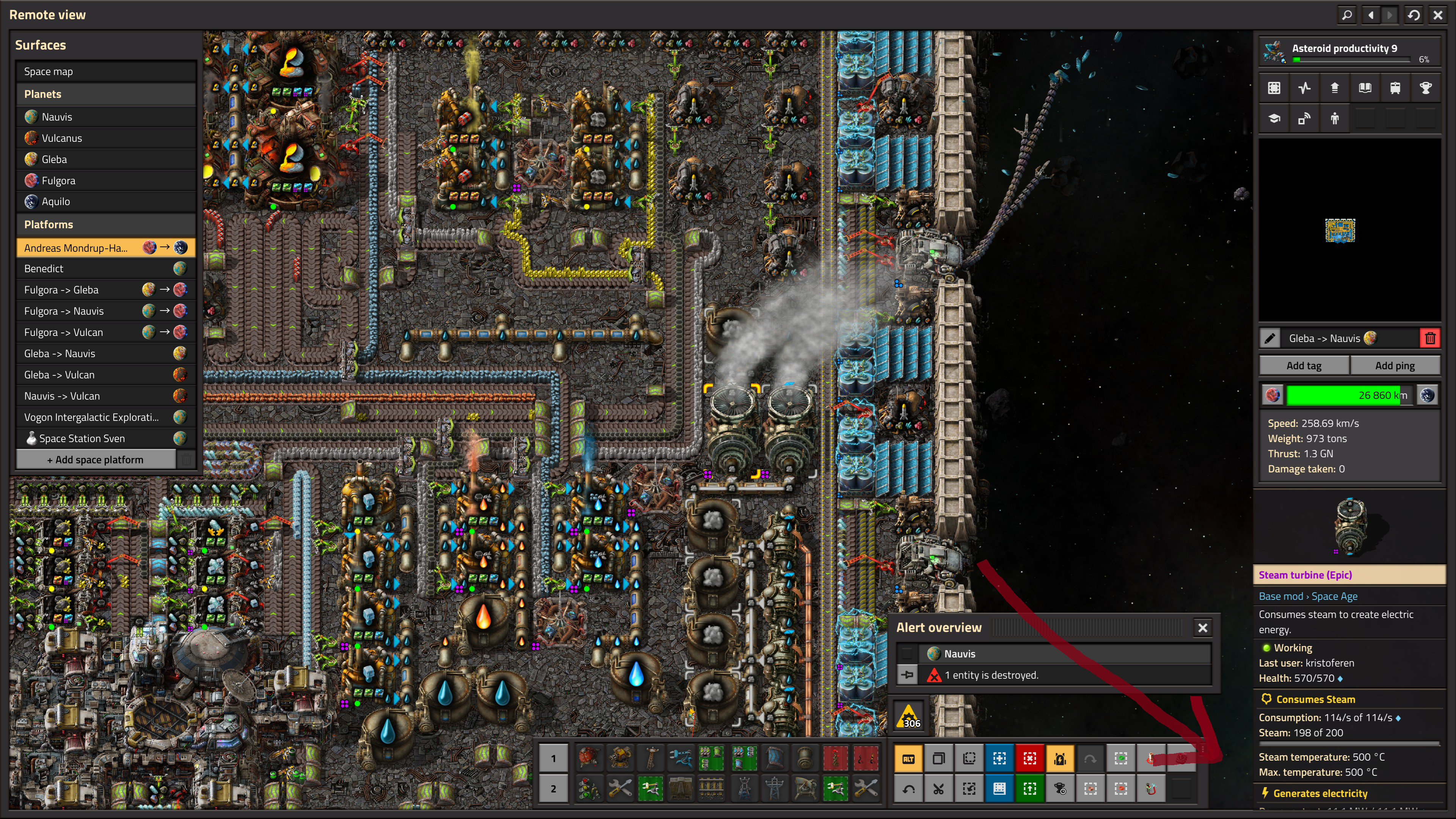Toggle the ALT mode shortcut button
1456x819 pixels.
pos(908,758)
